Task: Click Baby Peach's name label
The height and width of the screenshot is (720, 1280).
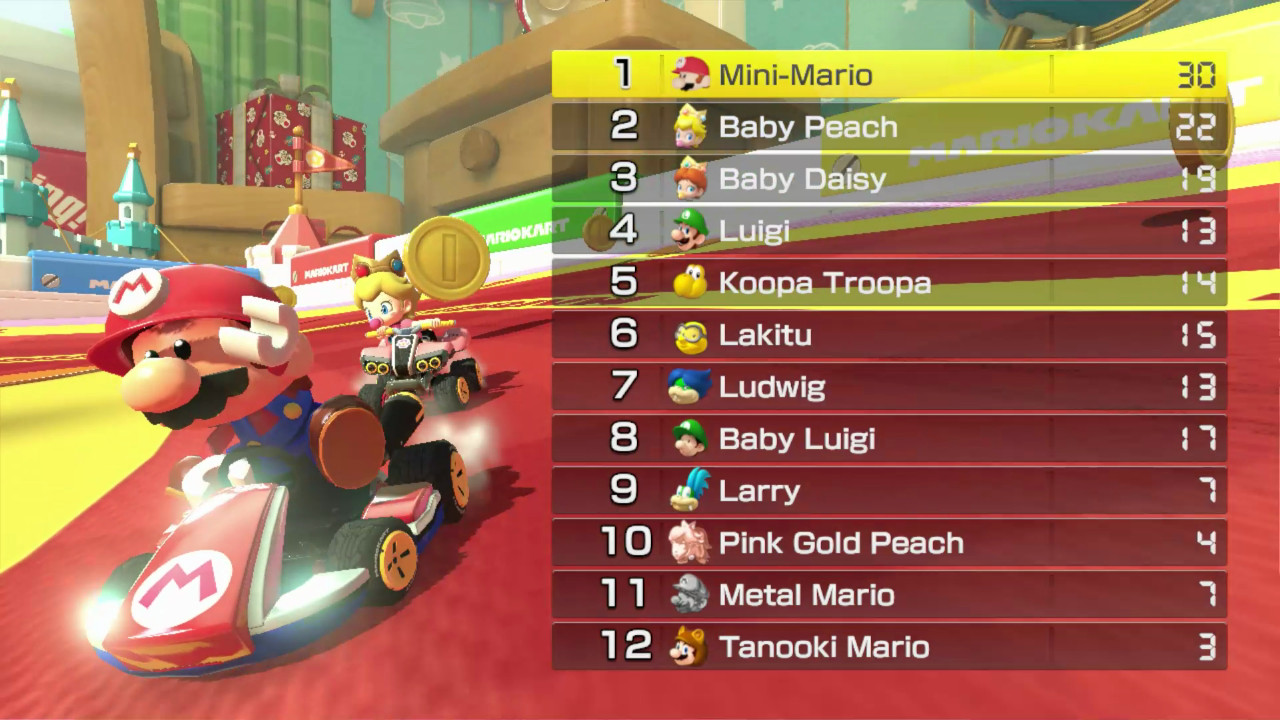Action: (806, 126)
